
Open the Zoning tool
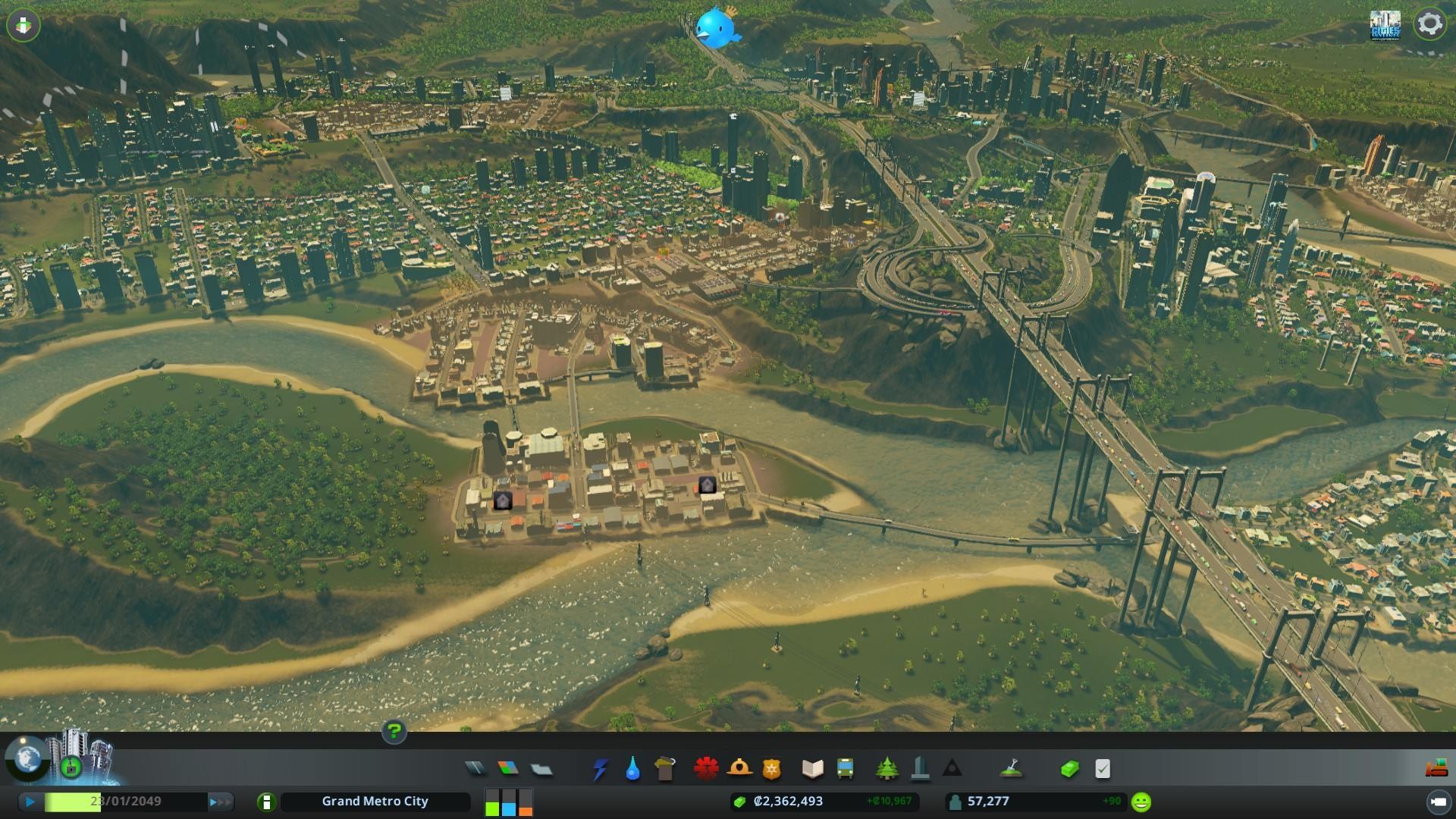[x=508, y=769]
